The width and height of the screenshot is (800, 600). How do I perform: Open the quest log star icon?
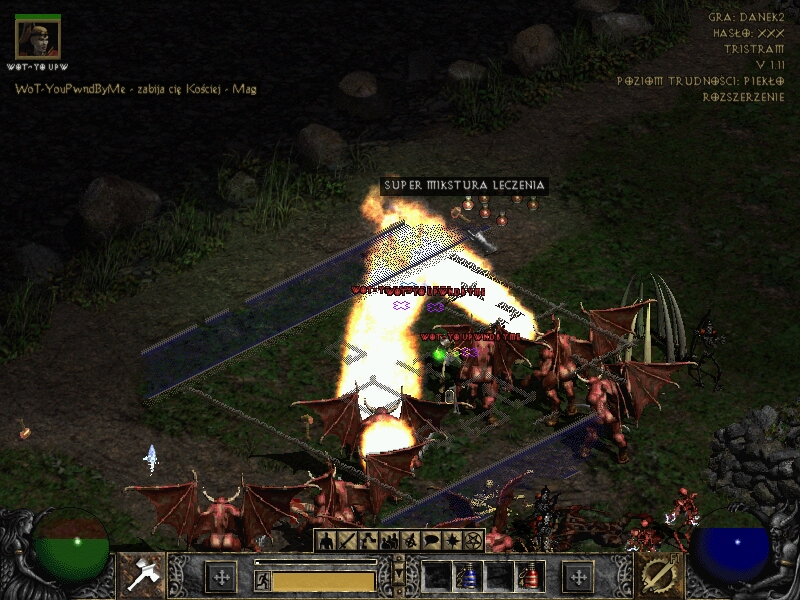coord(453,541)
